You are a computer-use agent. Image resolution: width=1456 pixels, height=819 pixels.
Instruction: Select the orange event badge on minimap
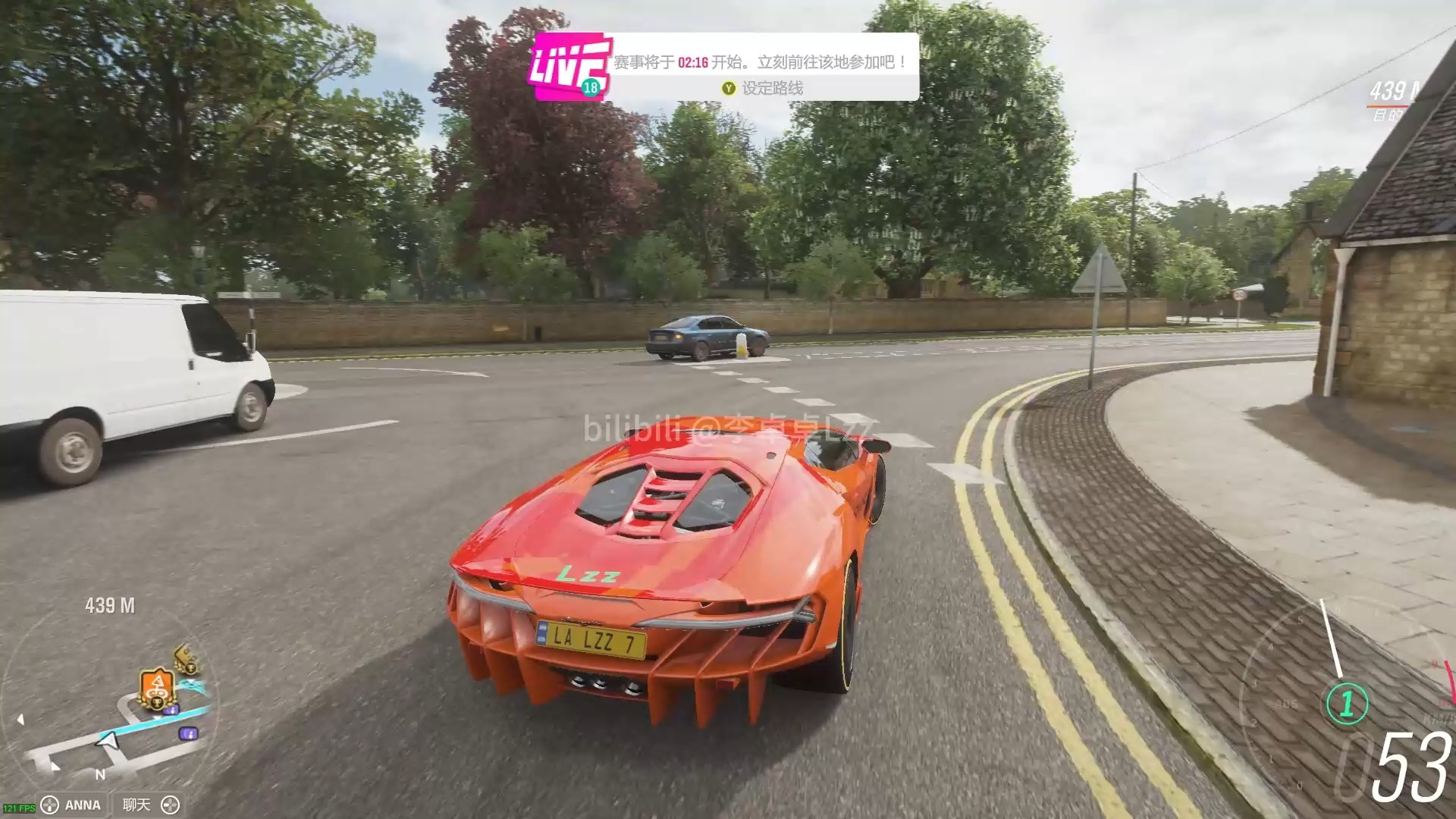pyautogui.click(x=157, y=689)
